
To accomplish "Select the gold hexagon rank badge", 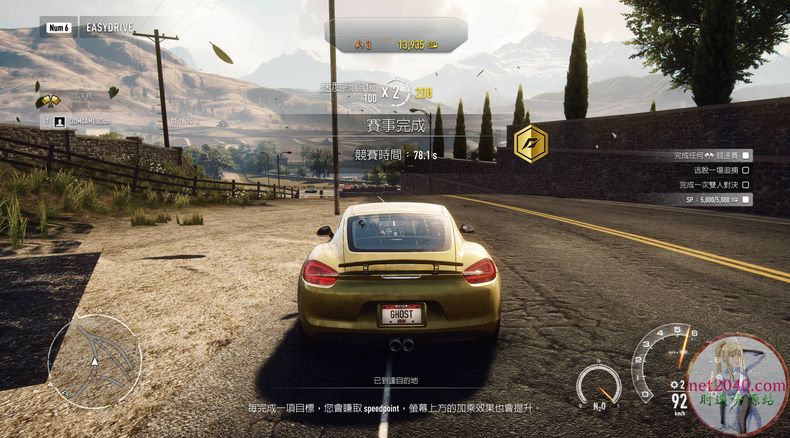I will pos(530,143).
